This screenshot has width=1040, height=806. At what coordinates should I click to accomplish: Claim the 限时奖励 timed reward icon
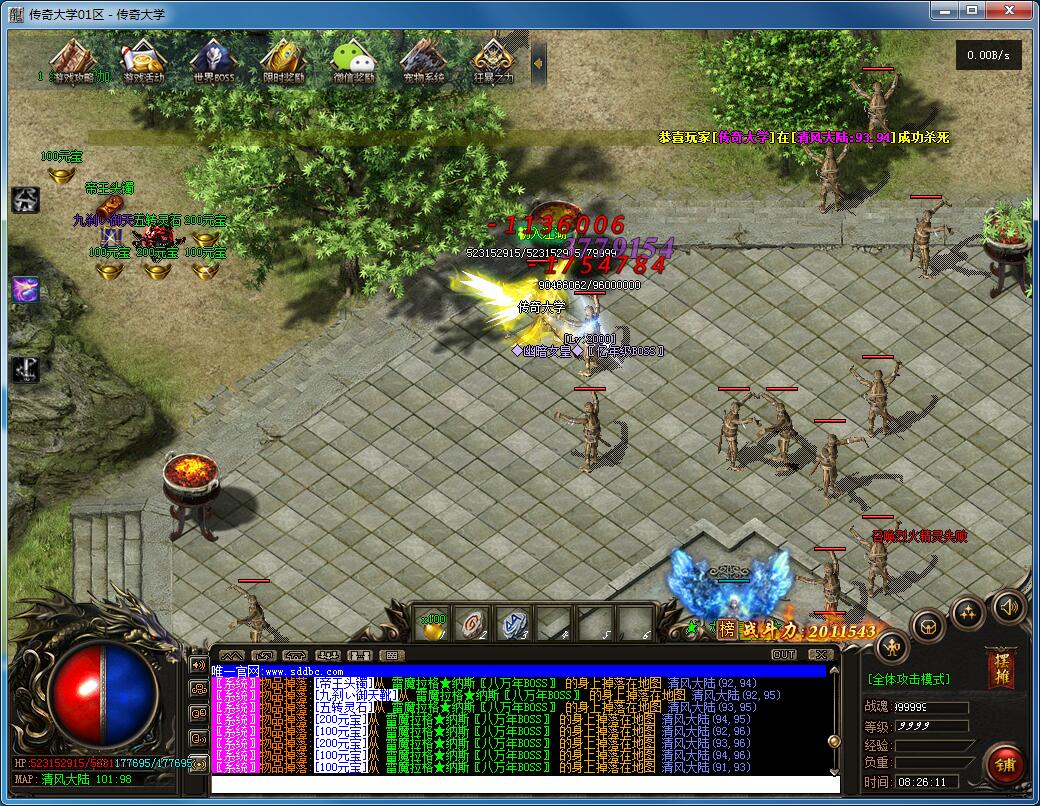tap(283, 60)
